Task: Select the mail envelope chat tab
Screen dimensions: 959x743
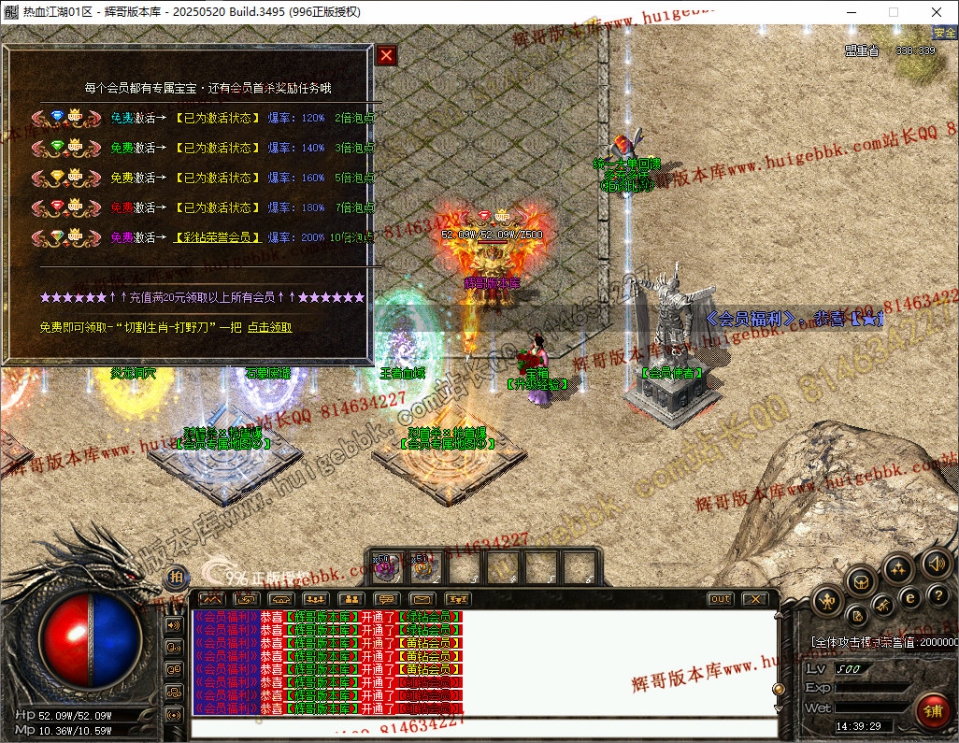Action: click(x=421, y=599)
